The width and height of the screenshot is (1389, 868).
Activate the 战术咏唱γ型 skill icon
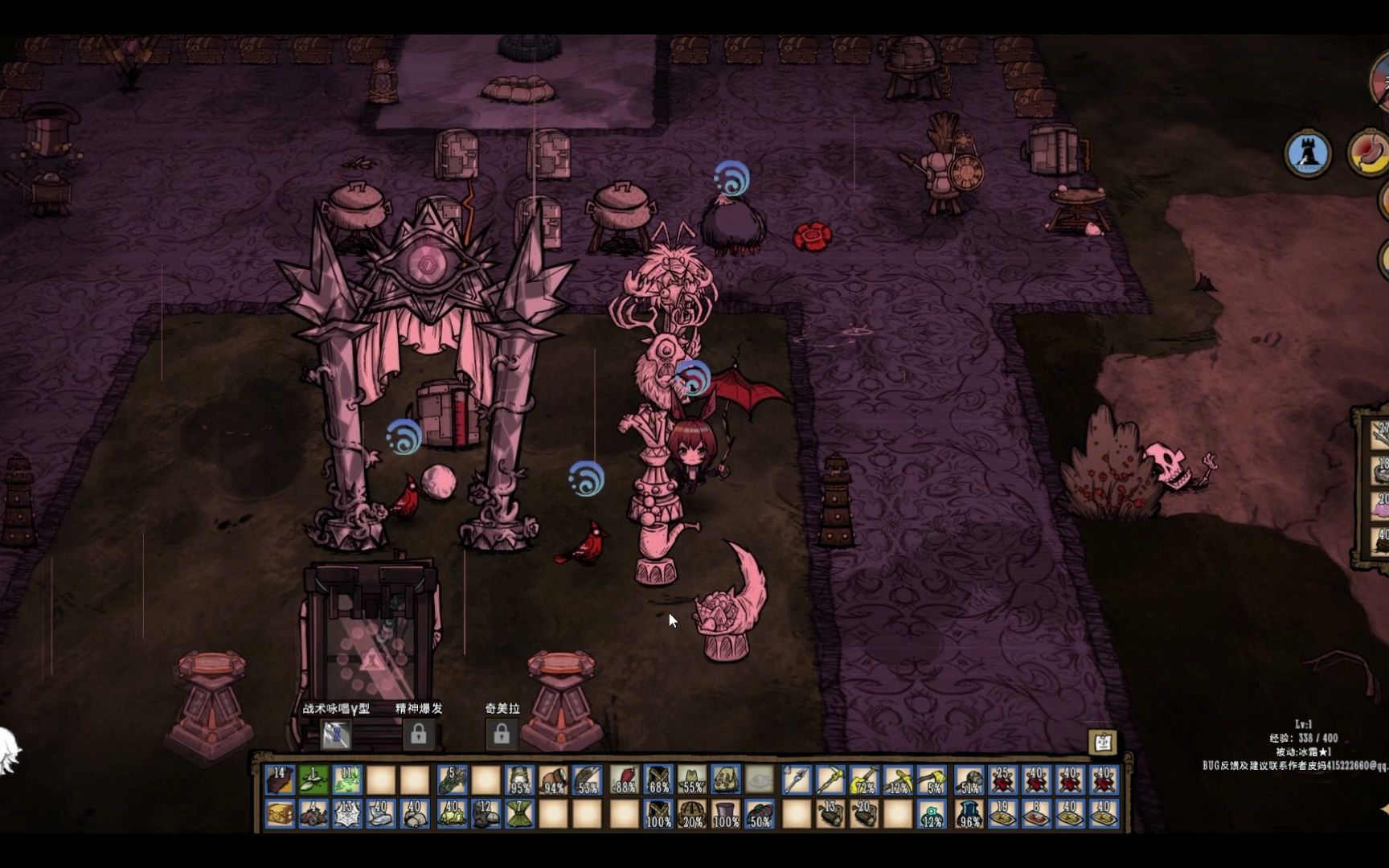coord(336,734)
